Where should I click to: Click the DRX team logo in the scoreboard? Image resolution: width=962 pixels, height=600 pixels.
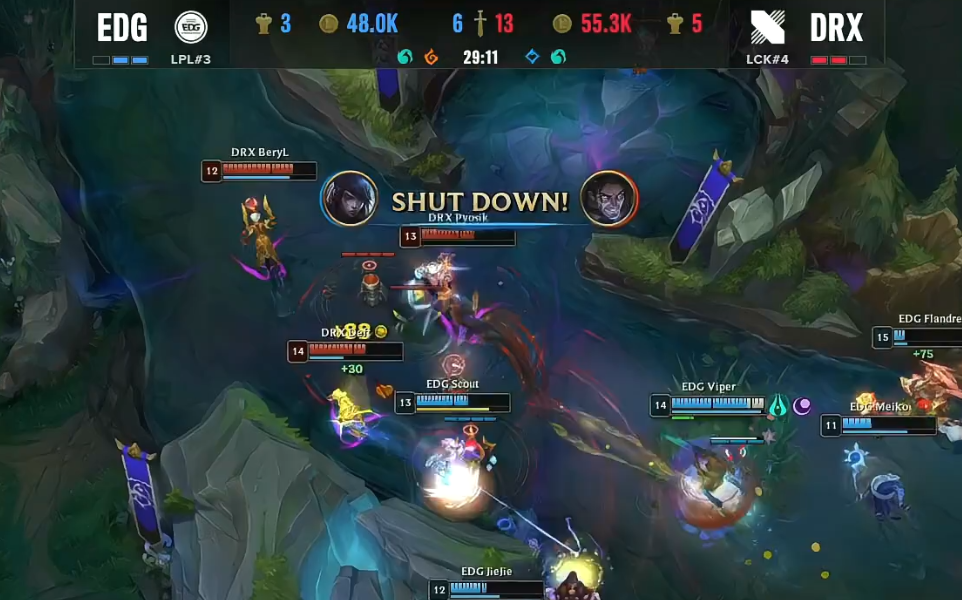pos(771,27)
